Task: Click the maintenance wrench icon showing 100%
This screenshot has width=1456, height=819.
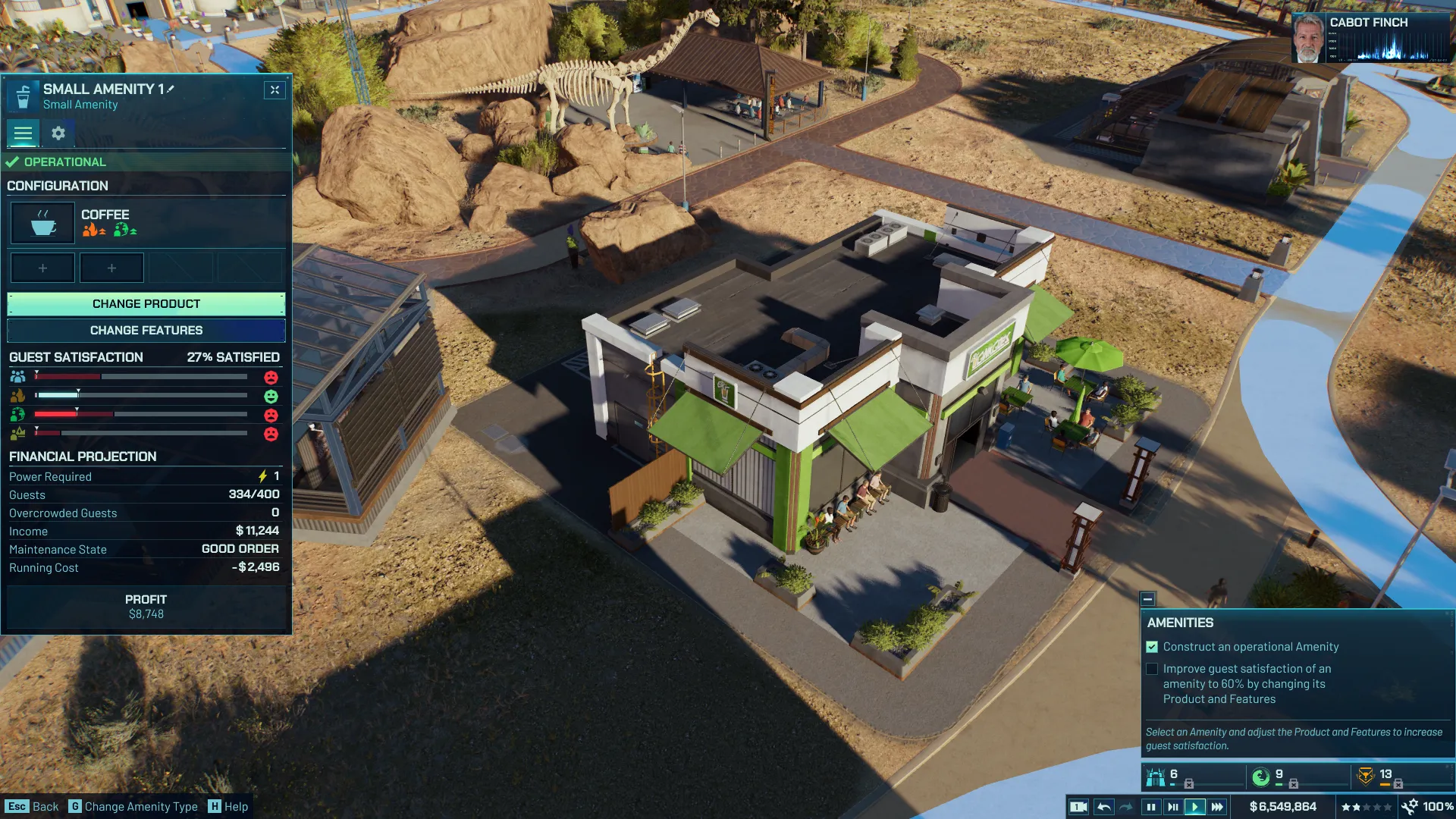Action: [x=1411, y=806]
